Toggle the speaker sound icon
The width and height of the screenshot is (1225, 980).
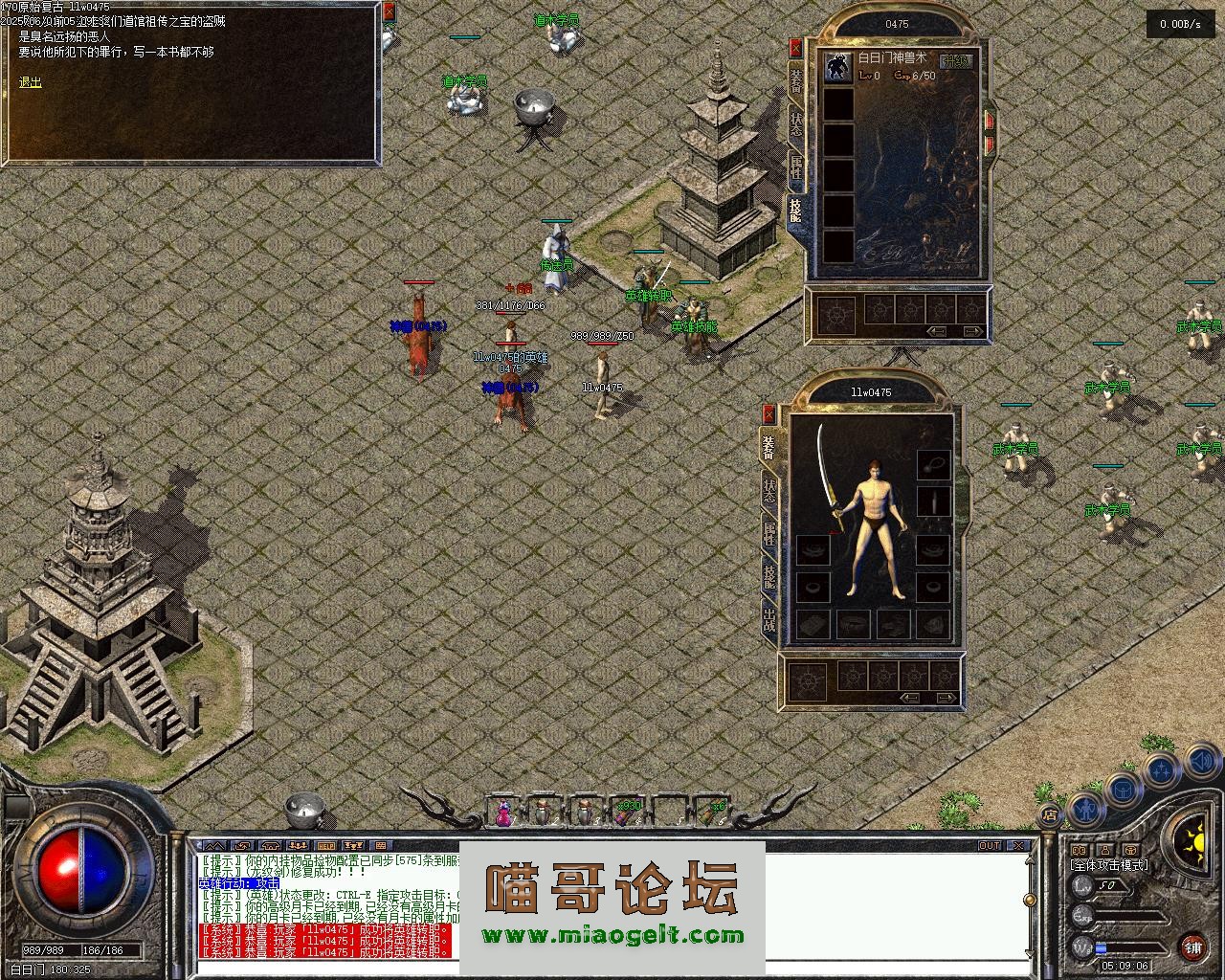tap(1201, 762)
